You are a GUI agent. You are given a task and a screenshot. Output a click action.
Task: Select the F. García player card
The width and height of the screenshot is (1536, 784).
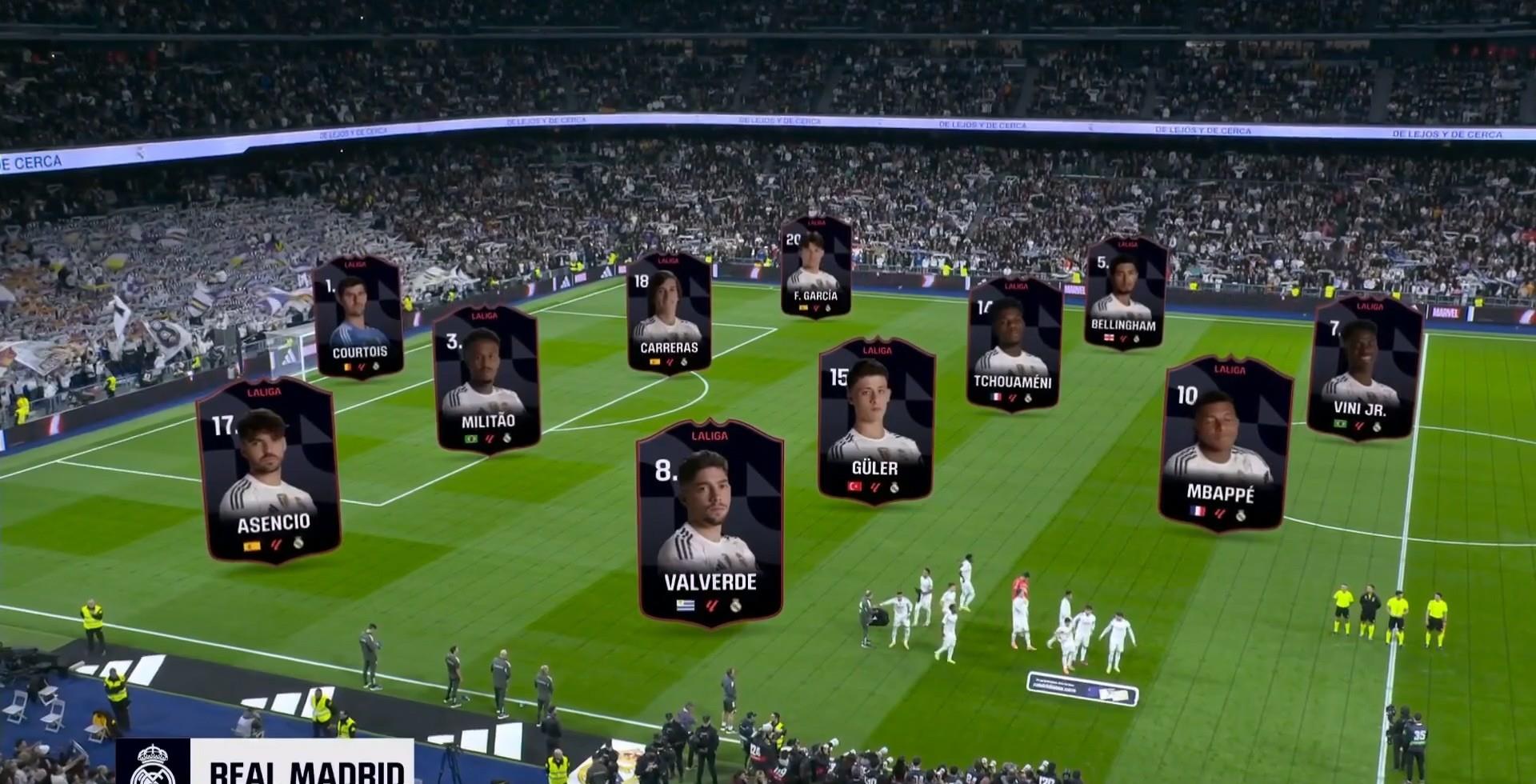[816, 267]
